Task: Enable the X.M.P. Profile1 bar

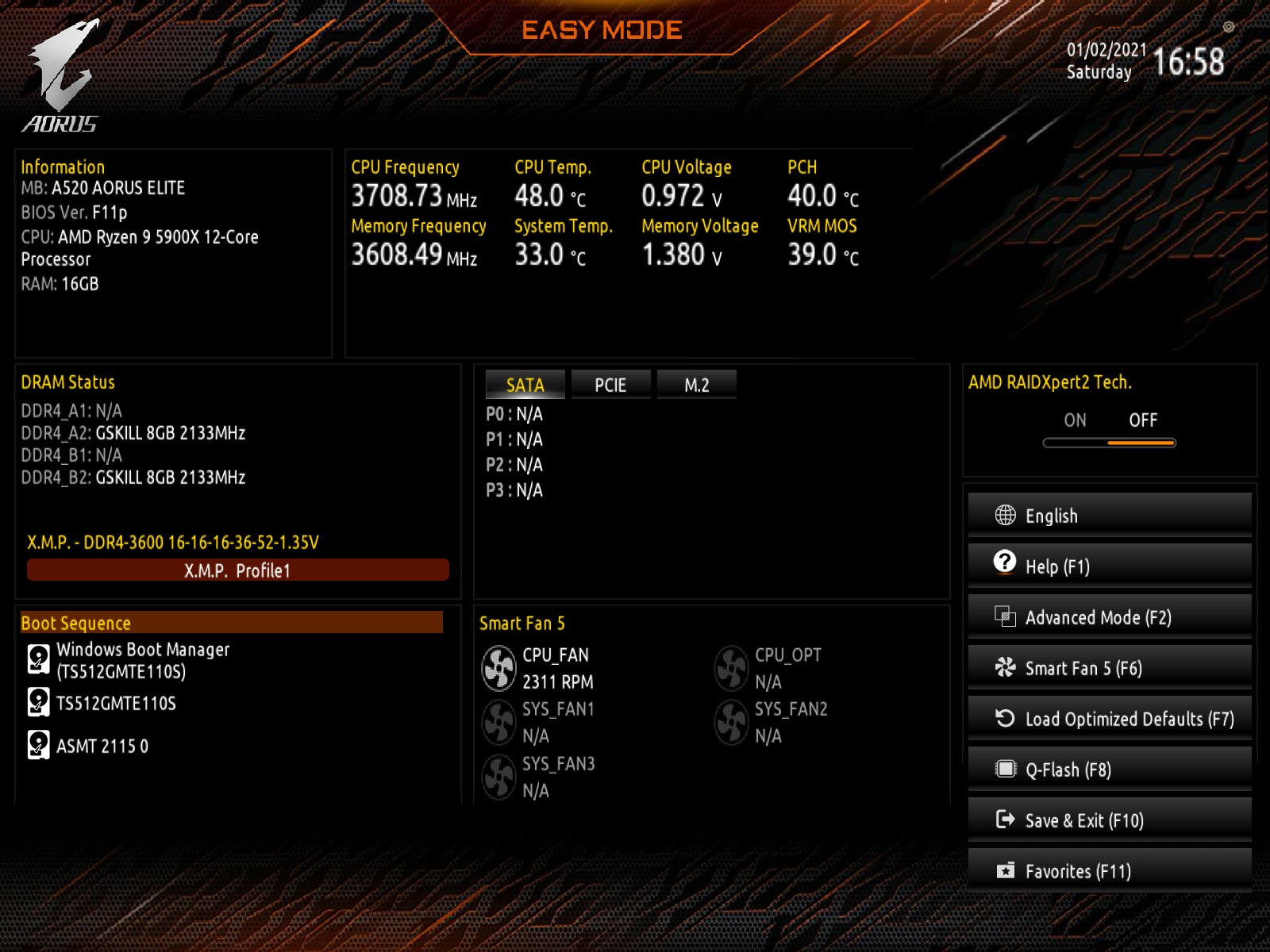Action: 237,570
